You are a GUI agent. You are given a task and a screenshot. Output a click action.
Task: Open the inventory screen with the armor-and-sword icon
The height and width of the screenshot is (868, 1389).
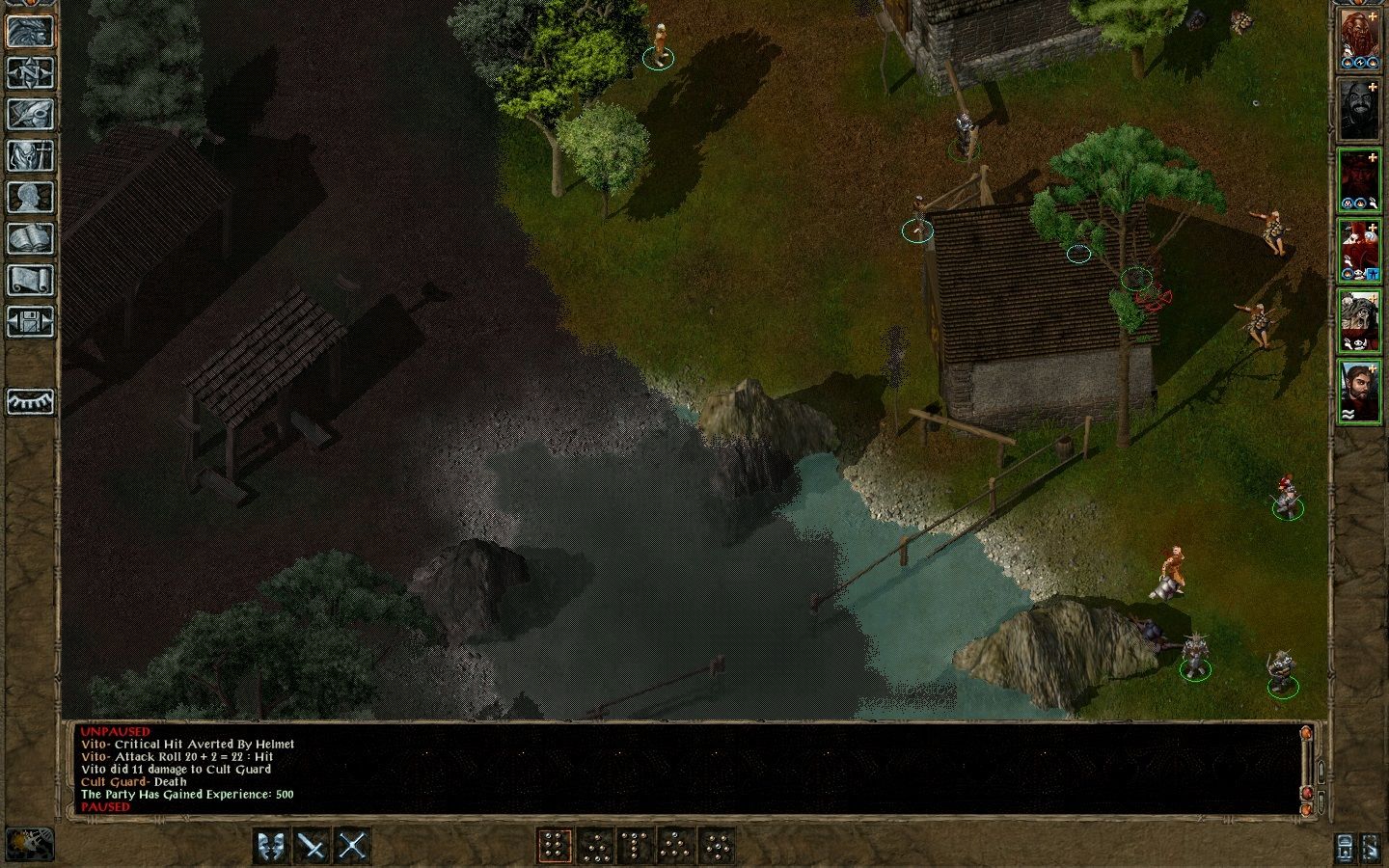(30, 155)
